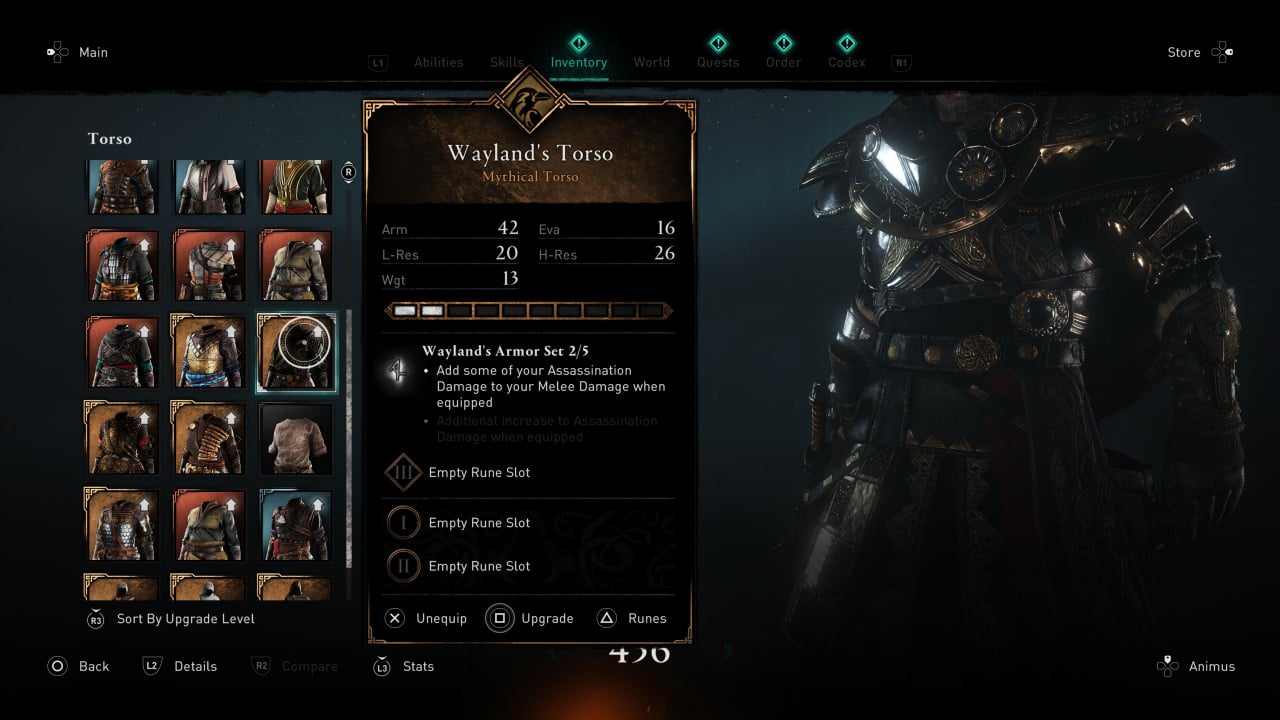Upgrade Wayland's Torso
The image size is (1280, 720).
(x=531, y=618)
